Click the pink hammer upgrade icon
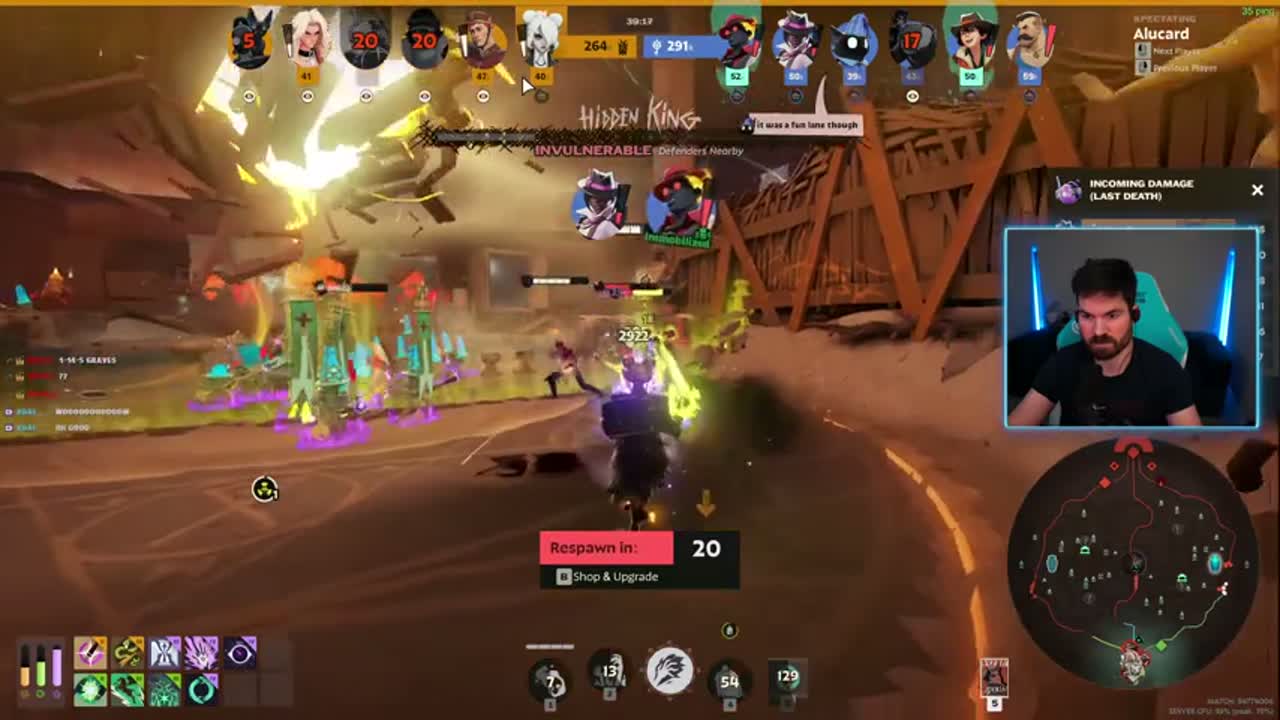This screenshot has width=1280, height=720. [90, 653]
